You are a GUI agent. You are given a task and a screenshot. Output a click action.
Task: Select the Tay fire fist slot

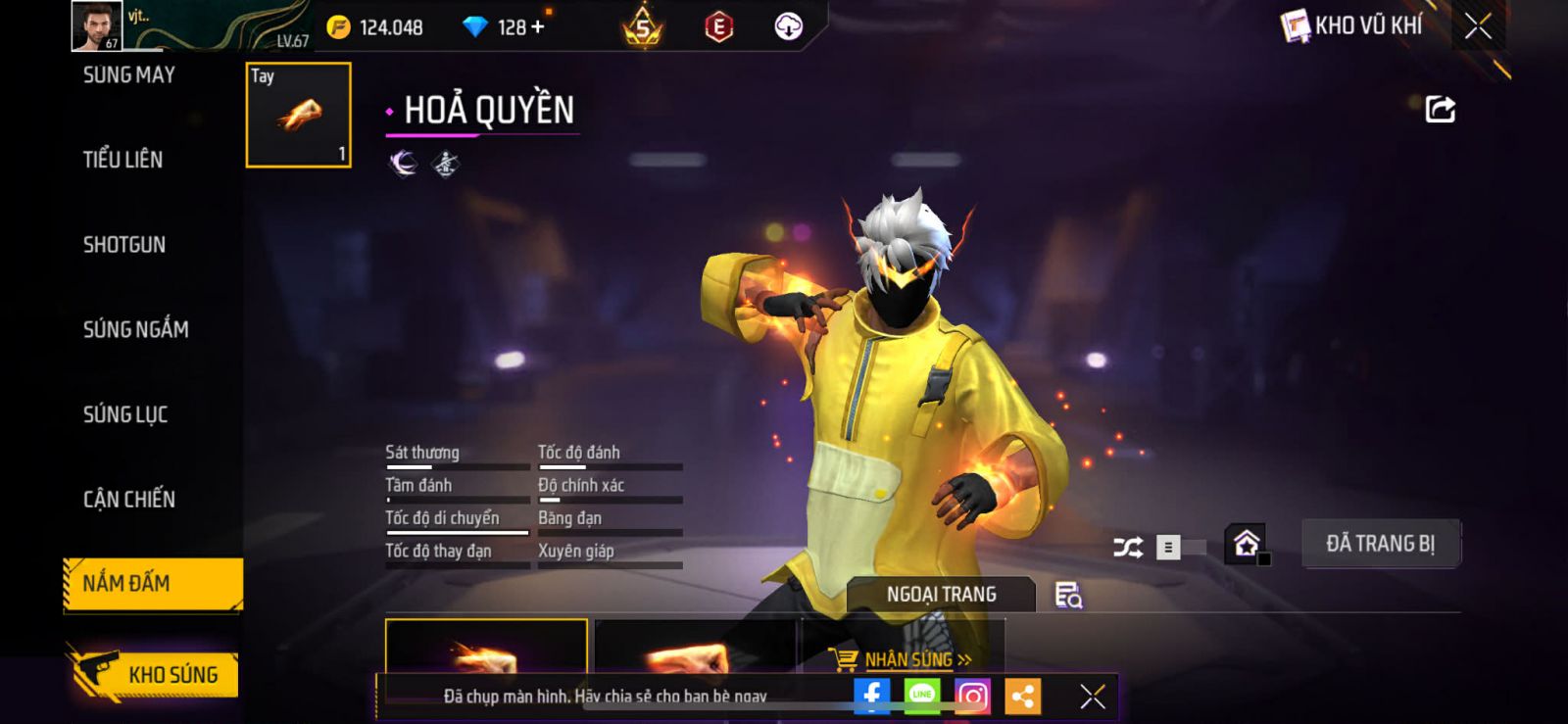point(298,116)
